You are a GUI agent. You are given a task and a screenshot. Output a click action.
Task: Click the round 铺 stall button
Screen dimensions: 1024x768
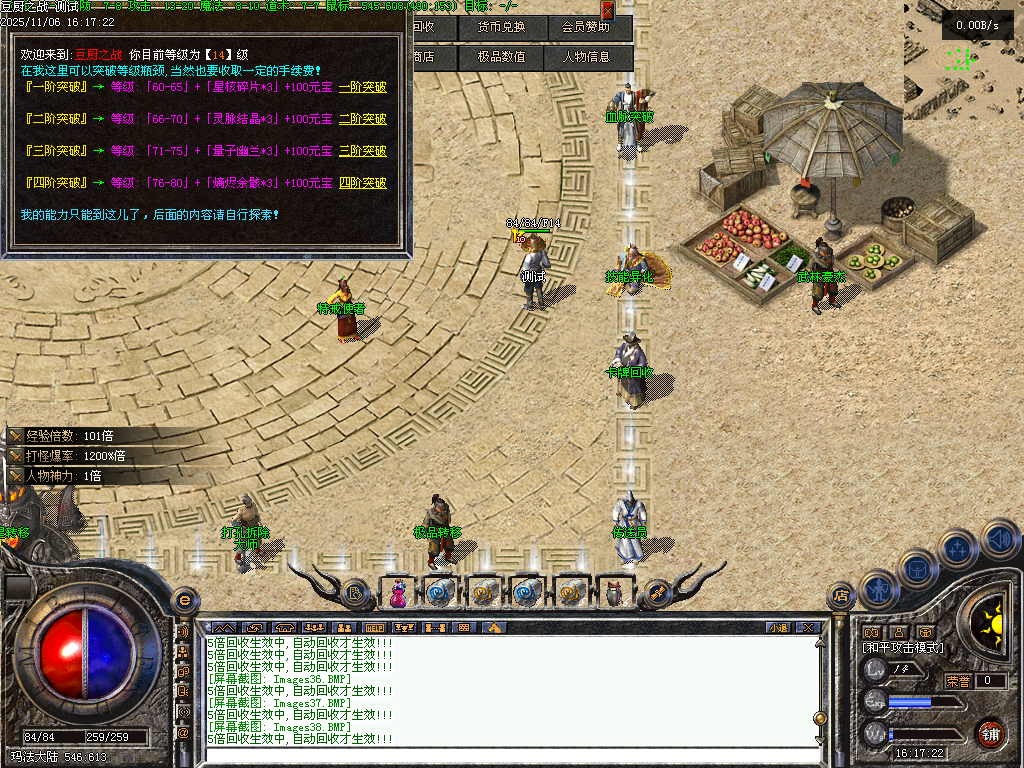coord(990,733)
